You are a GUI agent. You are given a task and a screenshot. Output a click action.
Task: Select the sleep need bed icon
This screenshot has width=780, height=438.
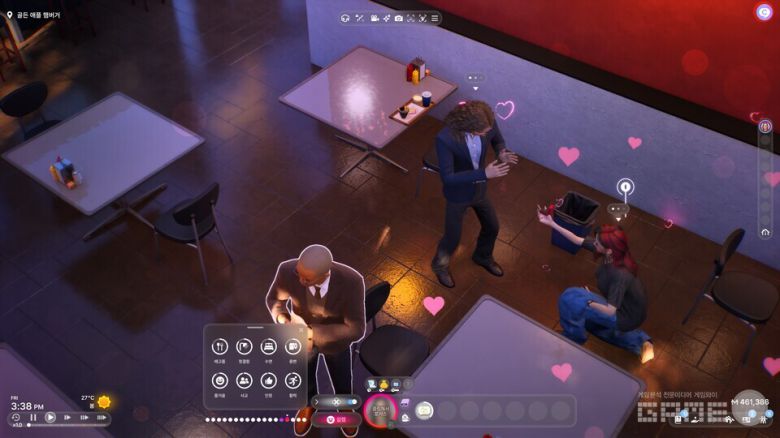click(268, 347)
